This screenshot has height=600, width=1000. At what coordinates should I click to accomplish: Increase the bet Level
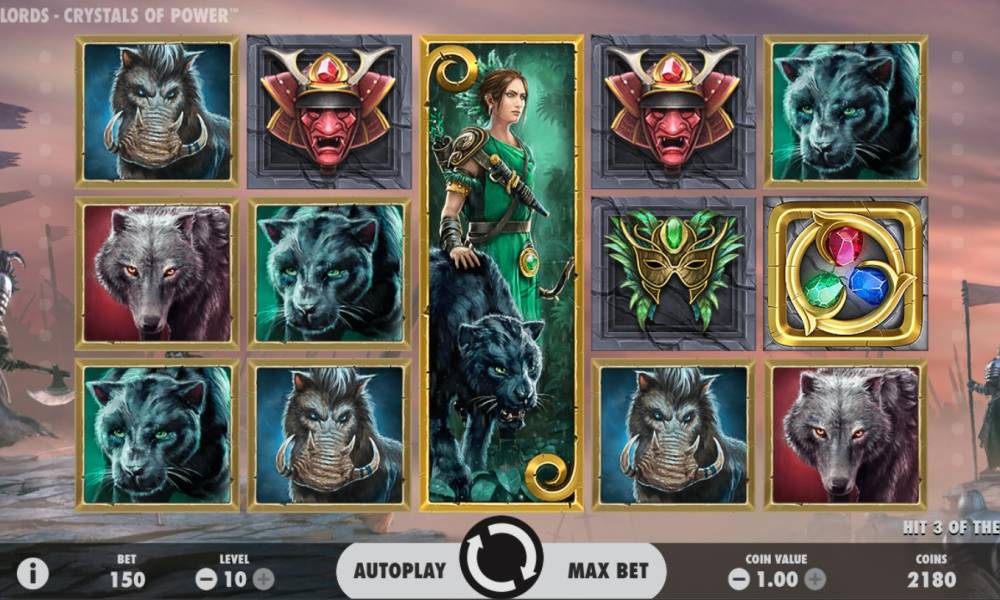(263, 578)
